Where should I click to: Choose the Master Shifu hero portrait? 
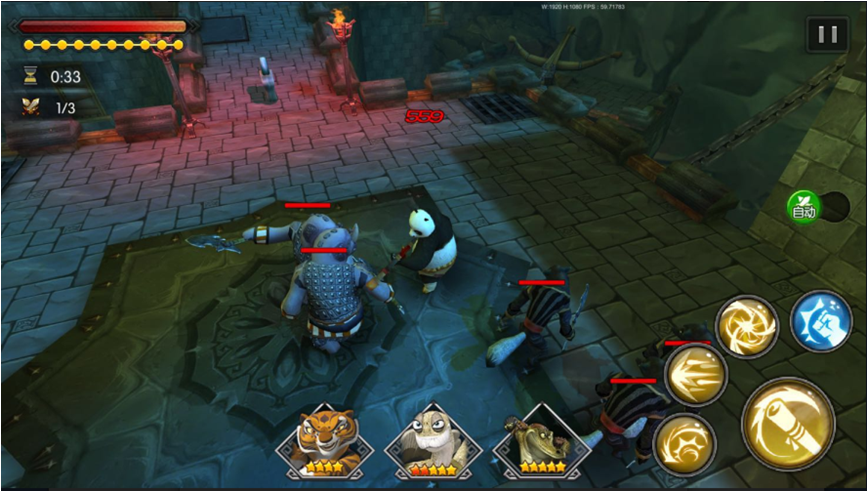tap(433, 442)
